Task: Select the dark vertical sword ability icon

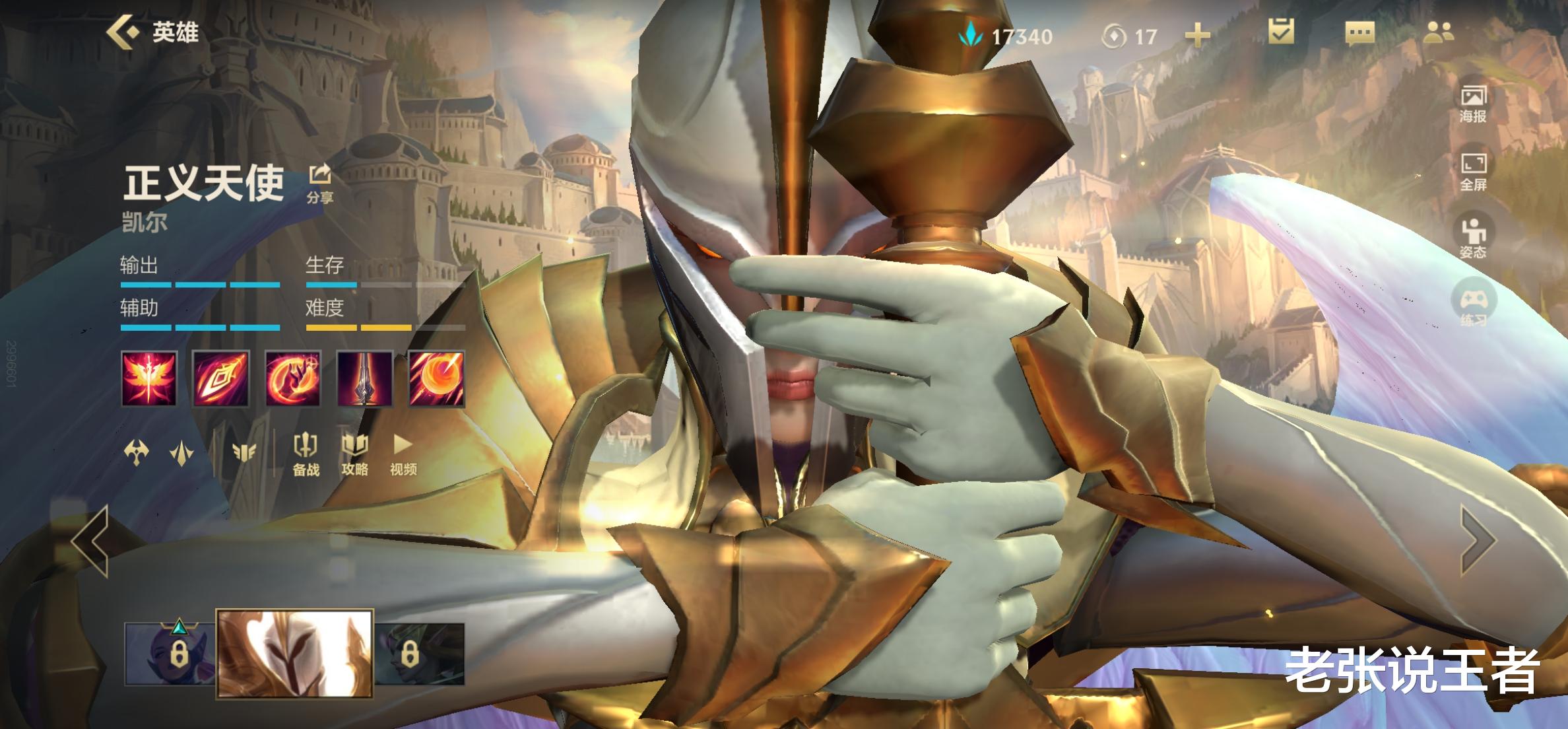Action: point(364,378)
